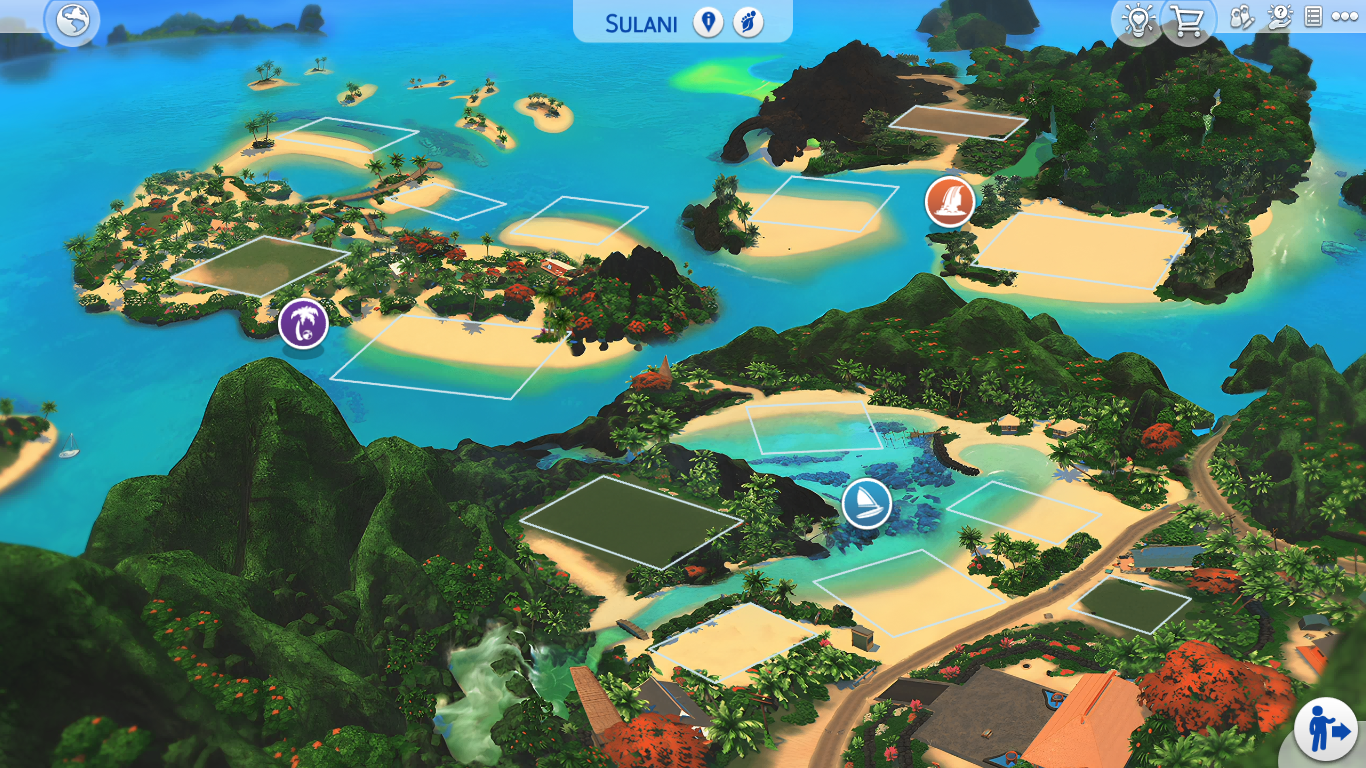Open the world selection globe button

pos(73,20)
